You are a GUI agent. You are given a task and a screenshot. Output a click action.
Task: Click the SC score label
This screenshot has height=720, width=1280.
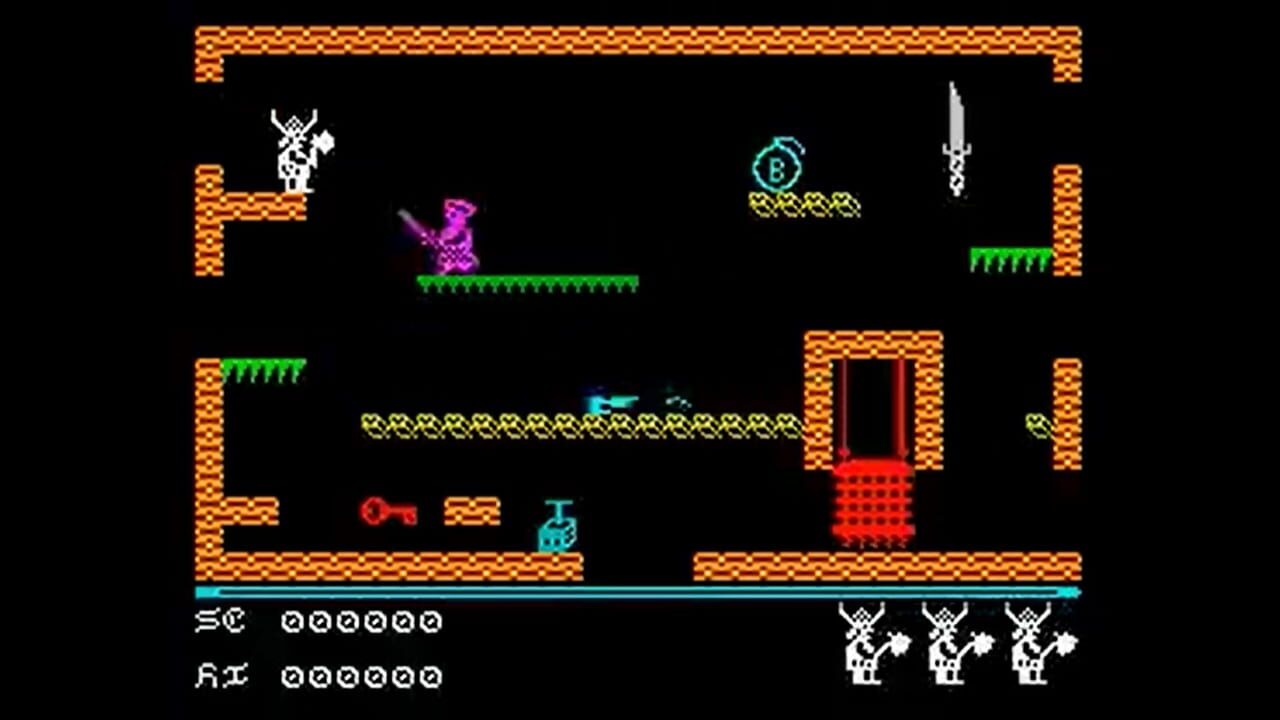[222, 622]
